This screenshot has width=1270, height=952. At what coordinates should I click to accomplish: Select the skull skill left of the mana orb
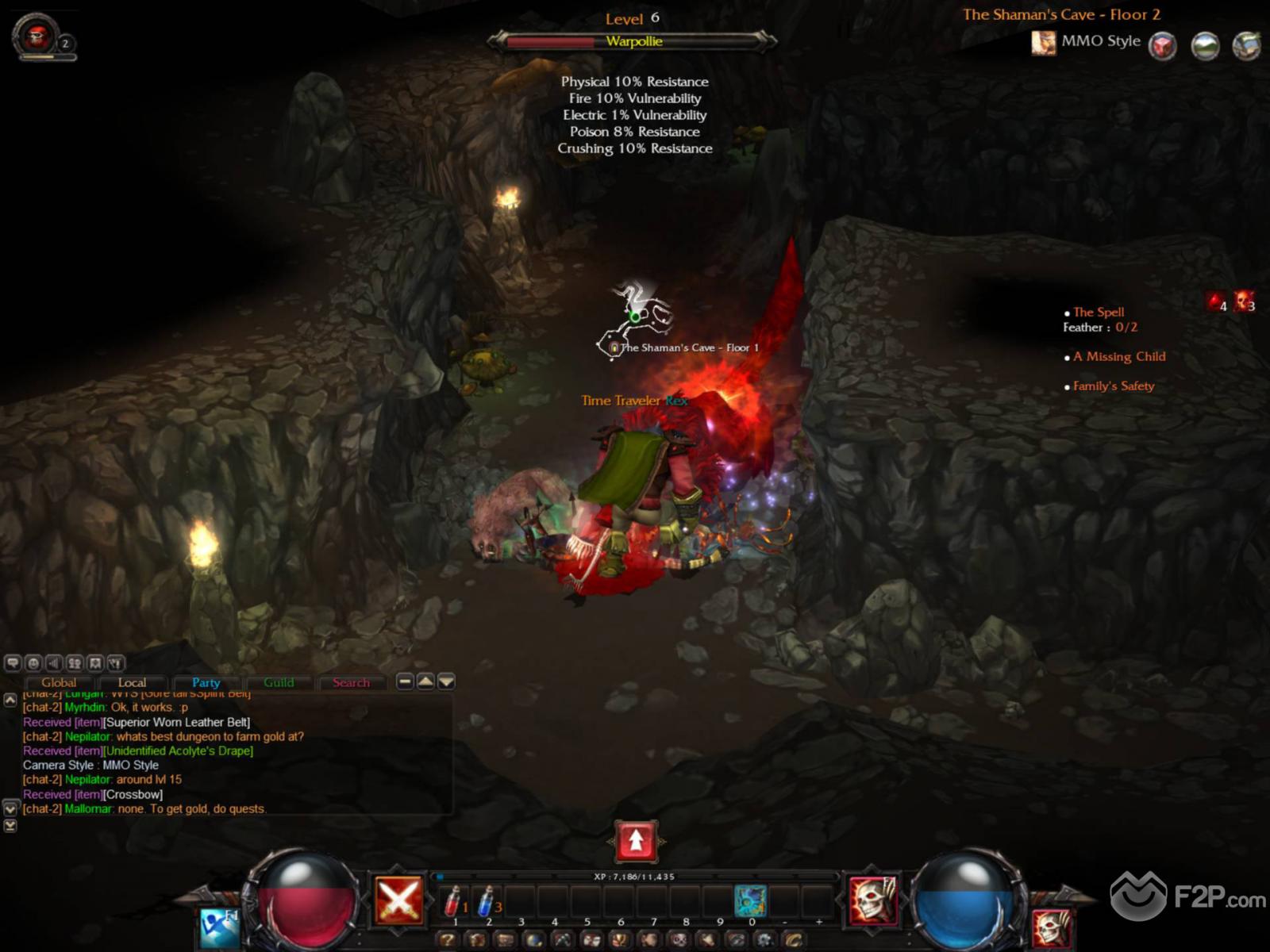coord(873,900)
